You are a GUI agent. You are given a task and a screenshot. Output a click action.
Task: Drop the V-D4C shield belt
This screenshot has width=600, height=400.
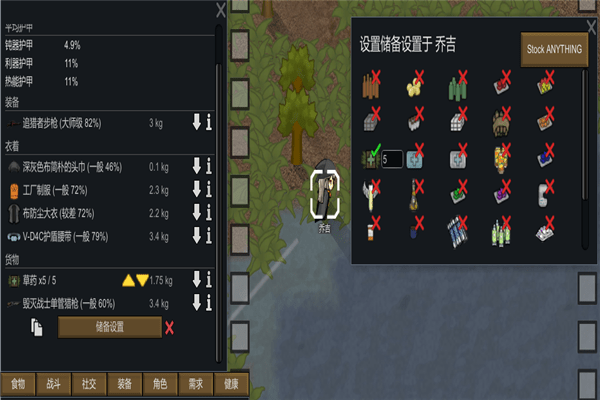click(x=197, y=237)
